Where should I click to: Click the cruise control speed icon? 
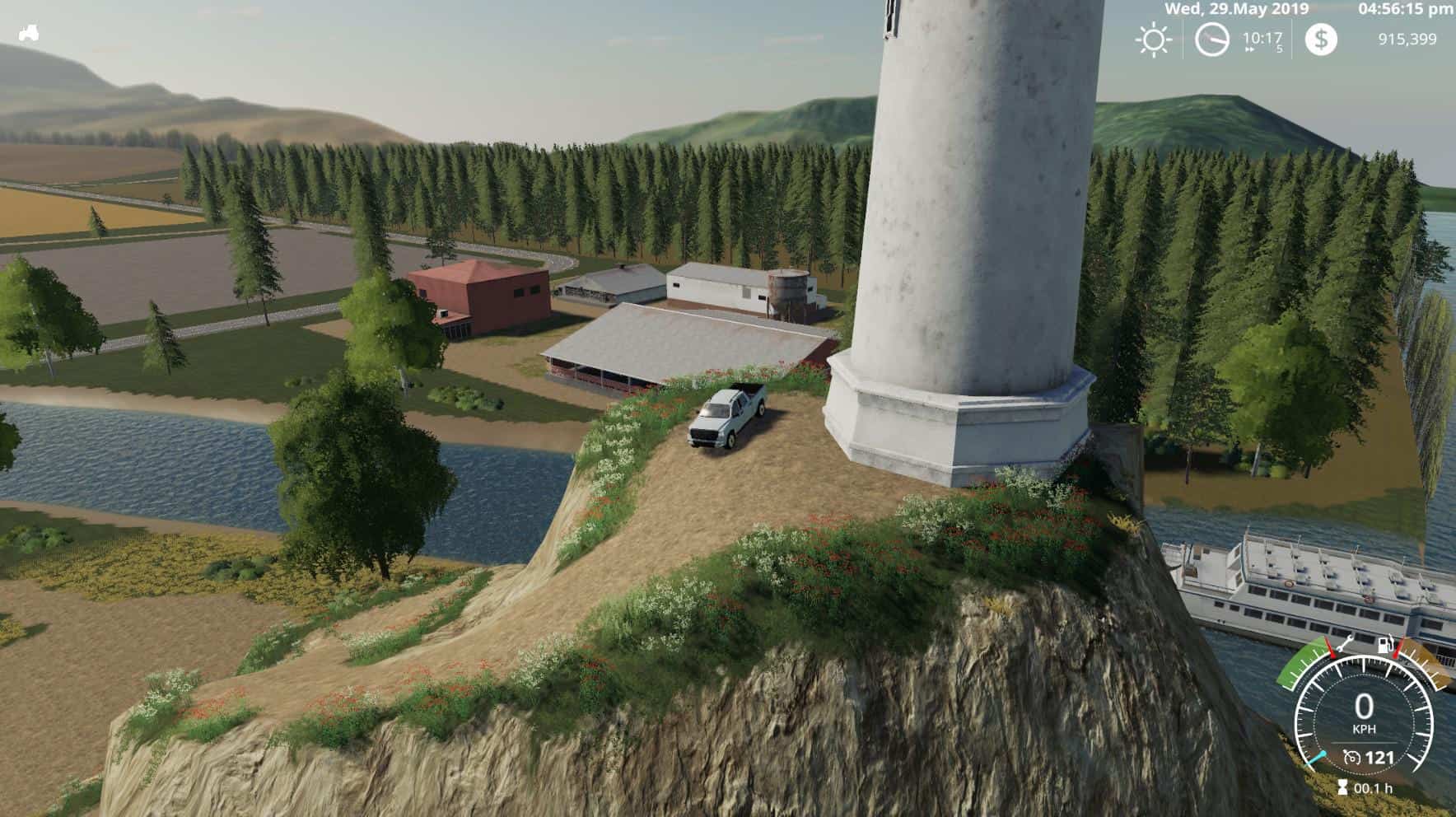click(x=1351, y=758)
